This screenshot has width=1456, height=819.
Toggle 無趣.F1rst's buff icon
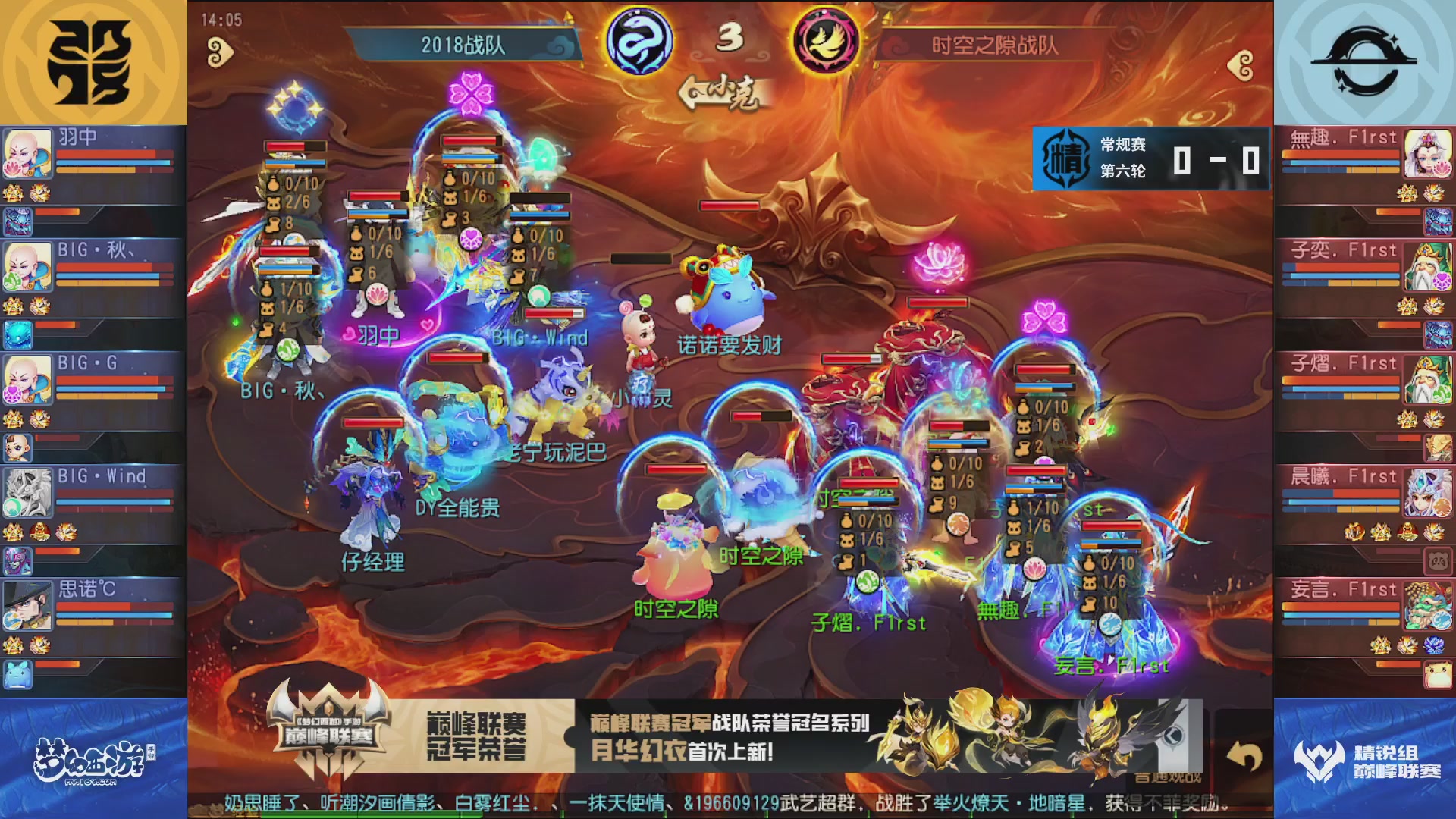(x=1407, y=193)
